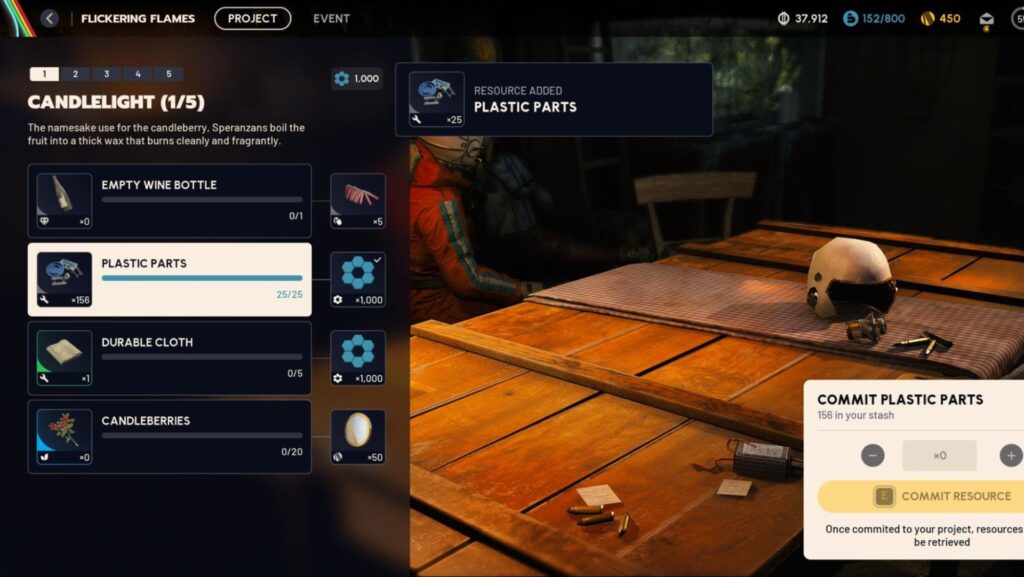
Task: Commit Resource to the project
Action: [x=920, y=497]
